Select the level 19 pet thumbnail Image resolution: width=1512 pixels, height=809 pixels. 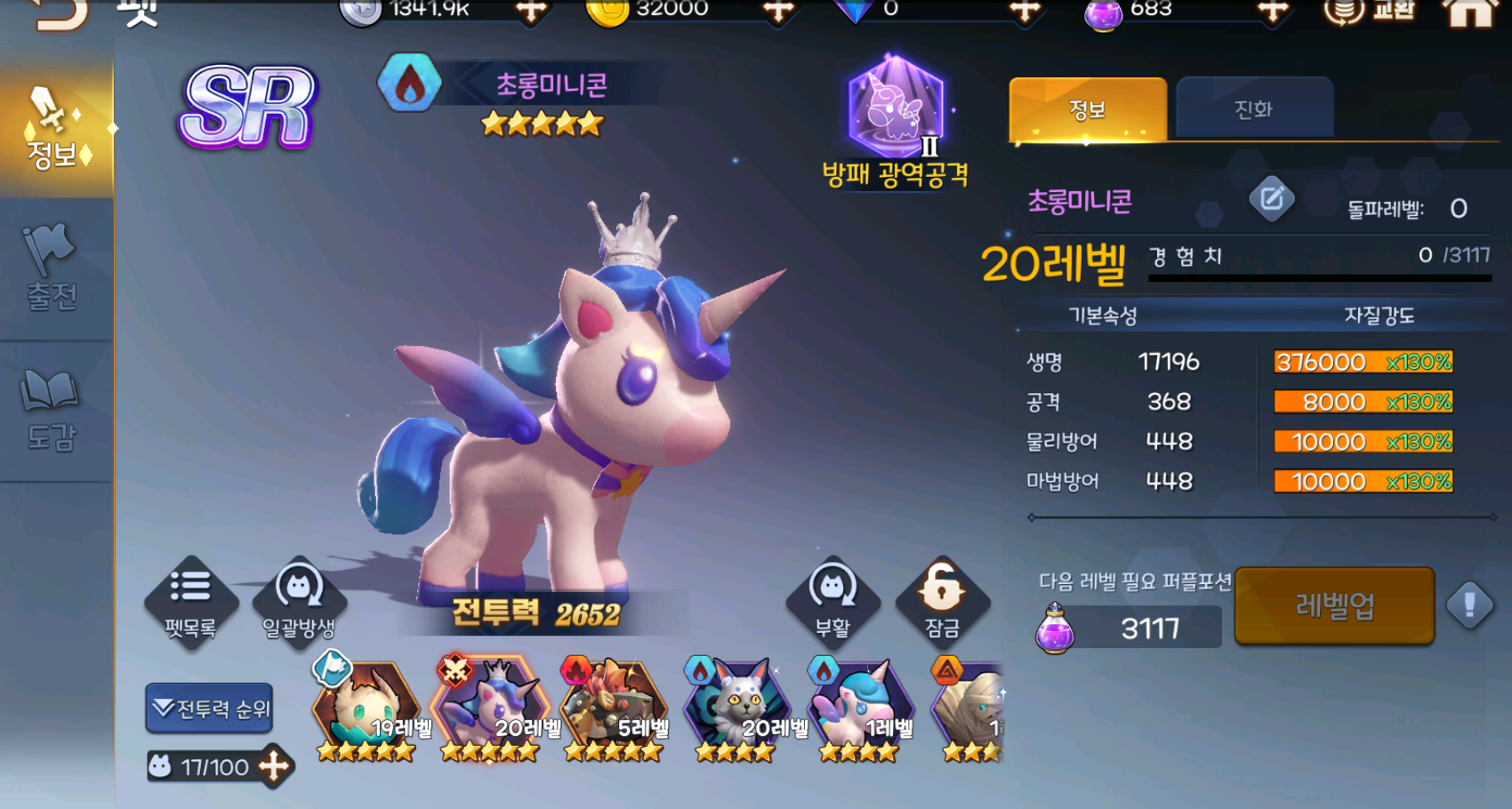pyautogui.click(x=366, y=707)
